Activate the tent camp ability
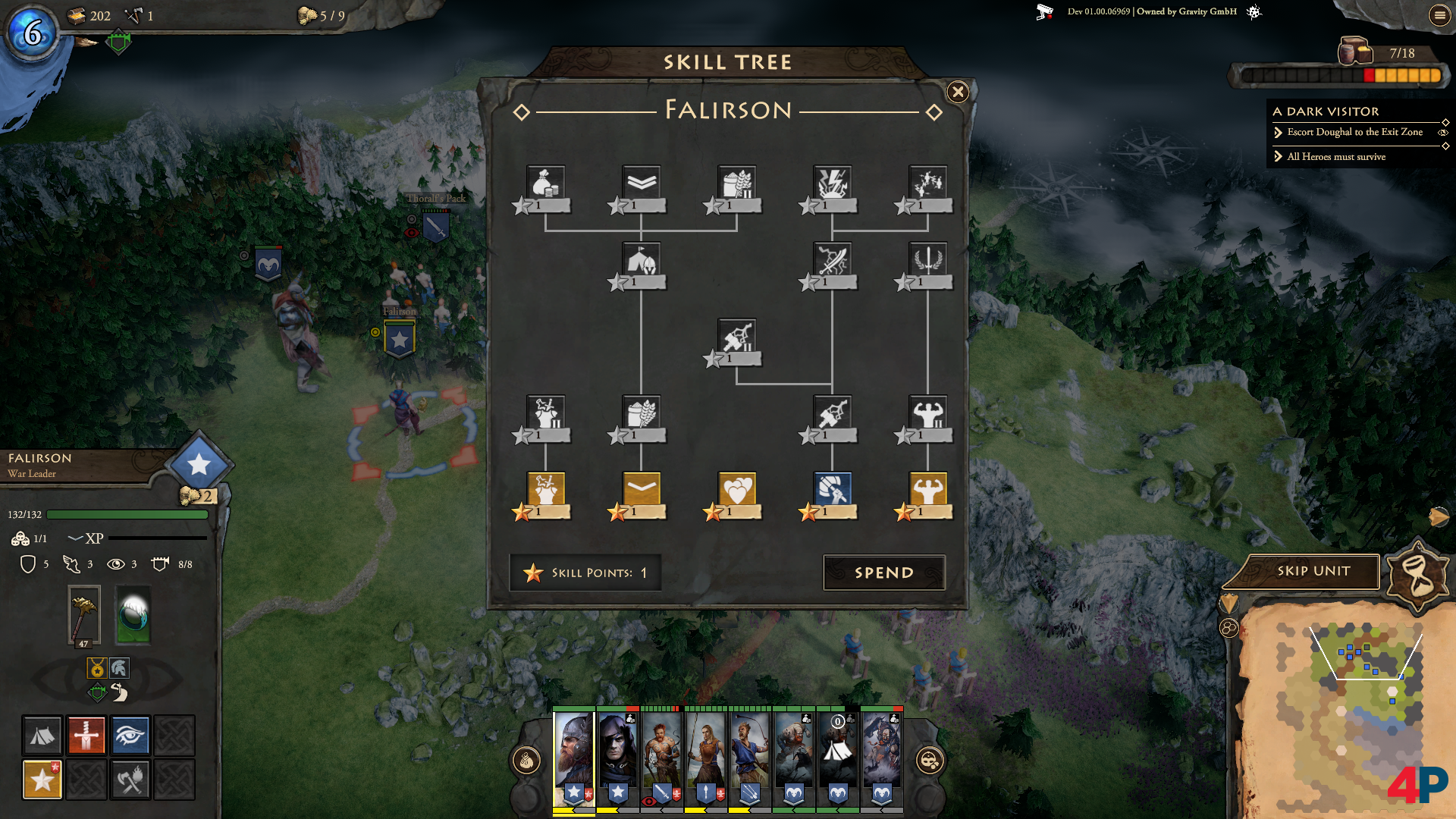Viewport: 1456px width, 819px height. coord(42,735)
